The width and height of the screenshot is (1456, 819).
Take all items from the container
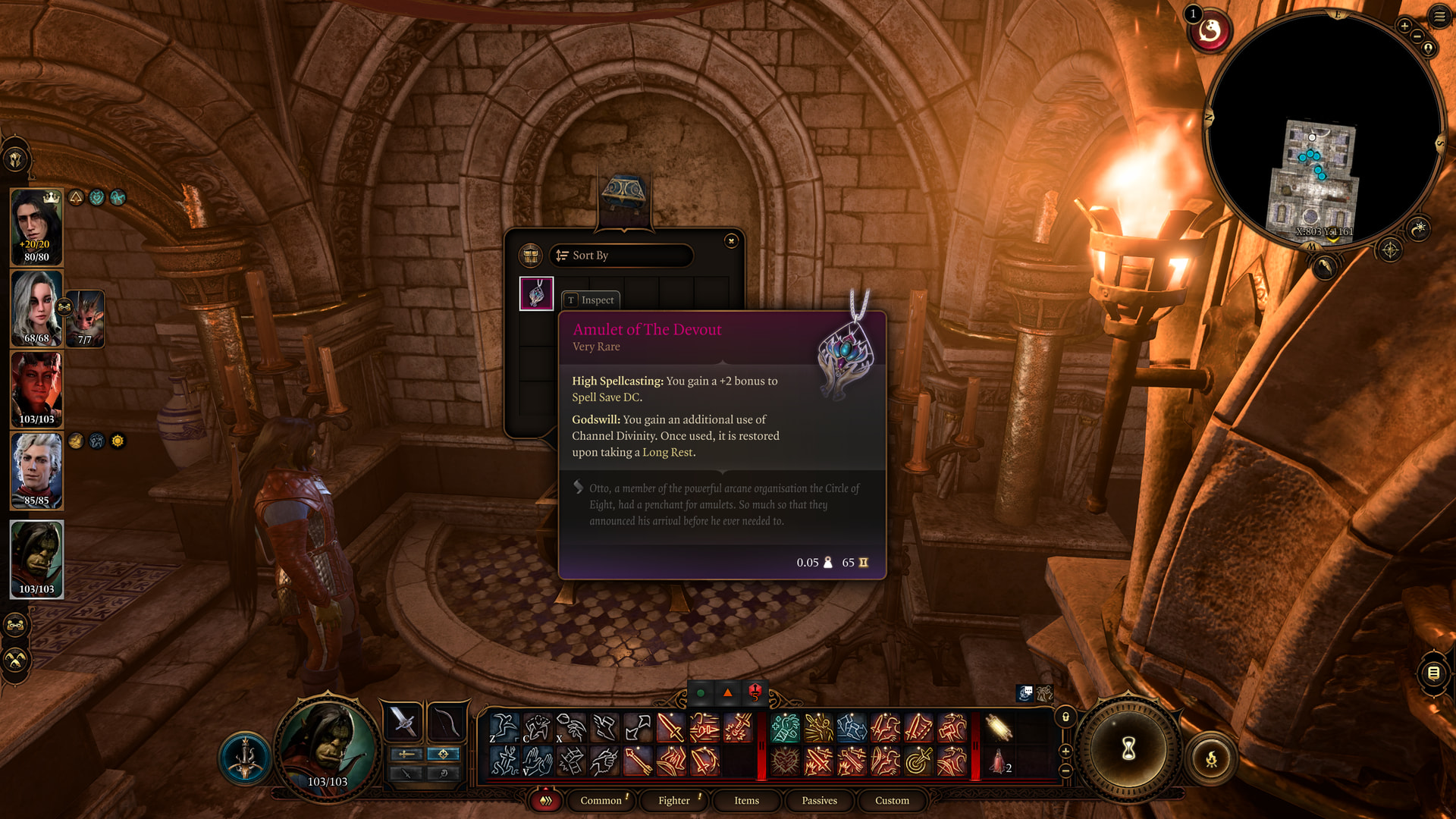pyautogui.click(x=531, y=256)
